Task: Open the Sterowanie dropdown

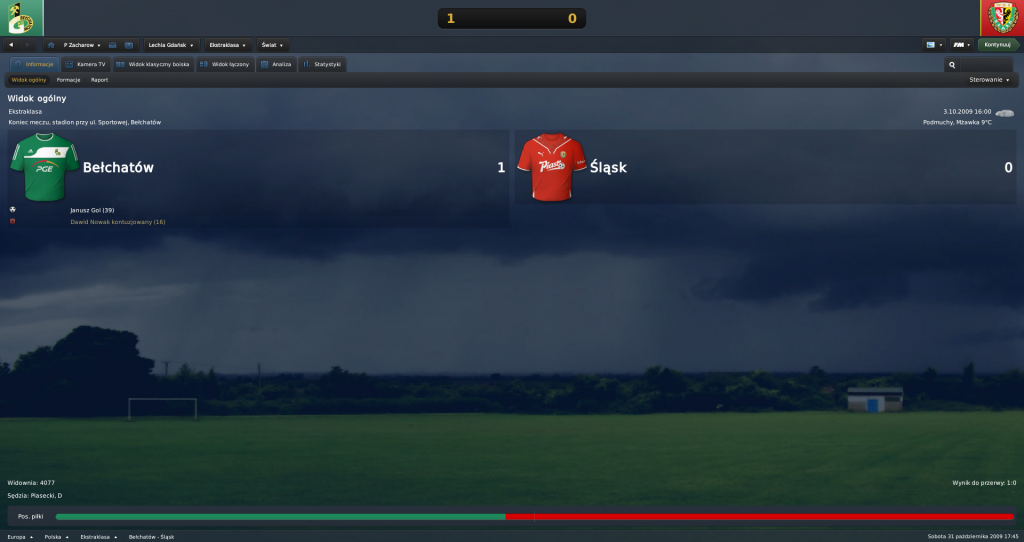Action: pyautogui.click(x=989, y=80)
